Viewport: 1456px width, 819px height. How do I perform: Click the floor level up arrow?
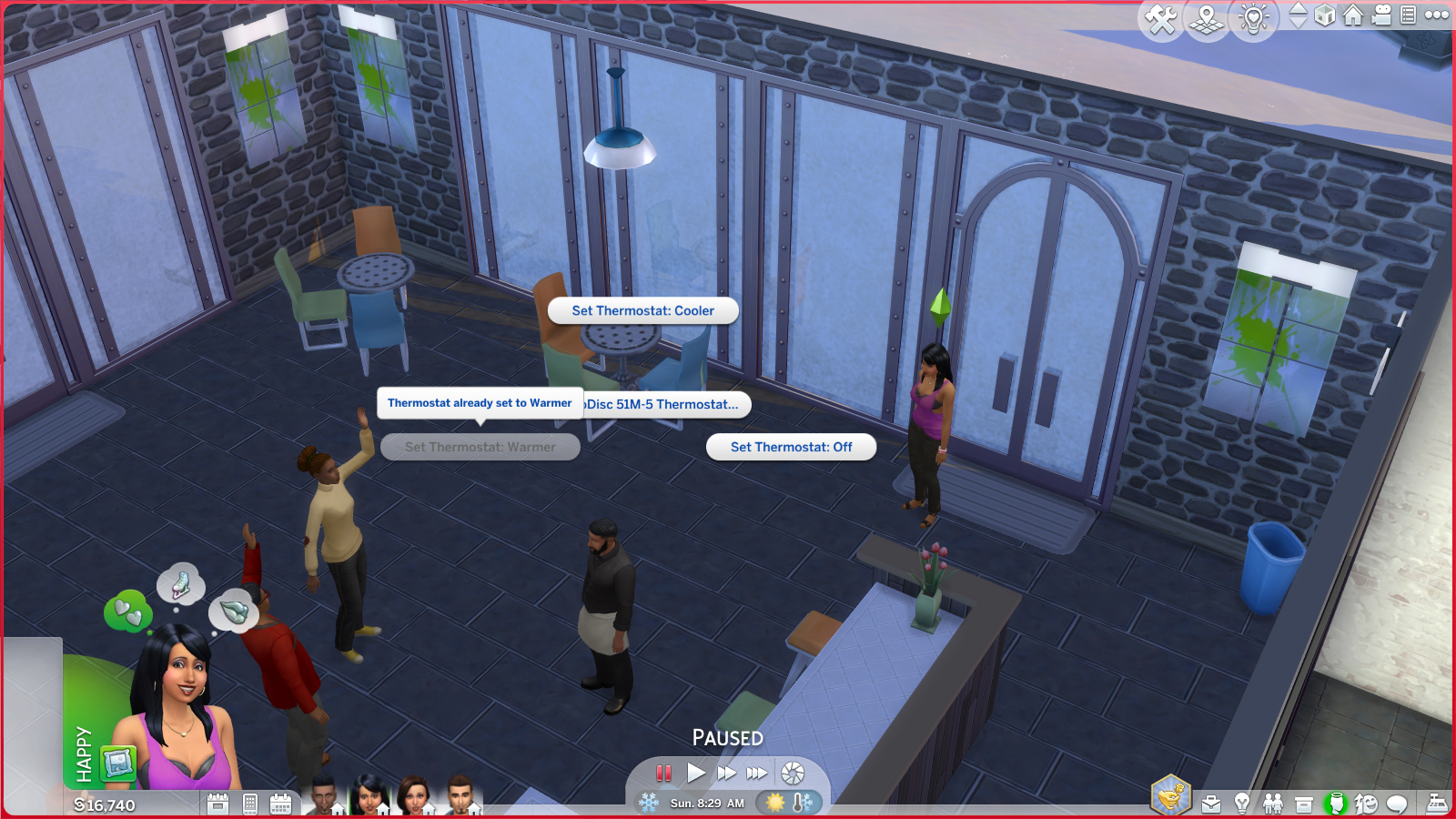pyautogui.click(x=1299, y=8)
